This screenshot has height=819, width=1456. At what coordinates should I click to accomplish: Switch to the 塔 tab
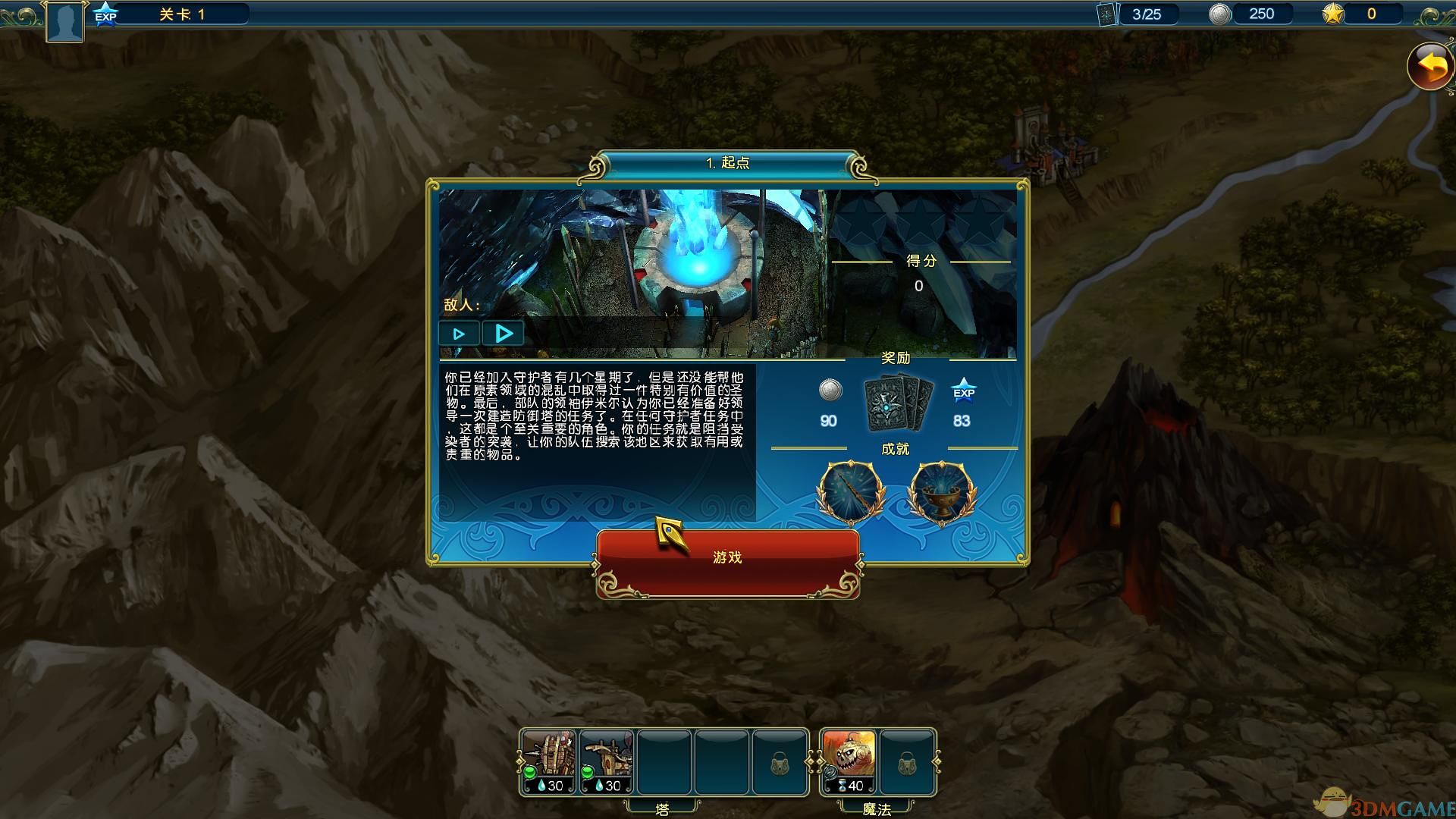tap(664, 808)
